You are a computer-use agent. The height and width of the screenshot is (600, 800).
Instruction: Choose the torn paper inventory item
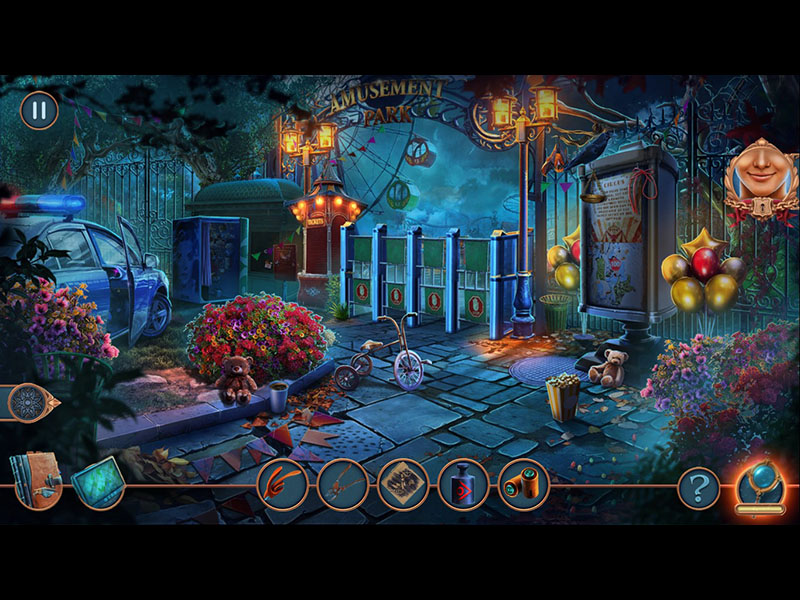pos(402,484)
